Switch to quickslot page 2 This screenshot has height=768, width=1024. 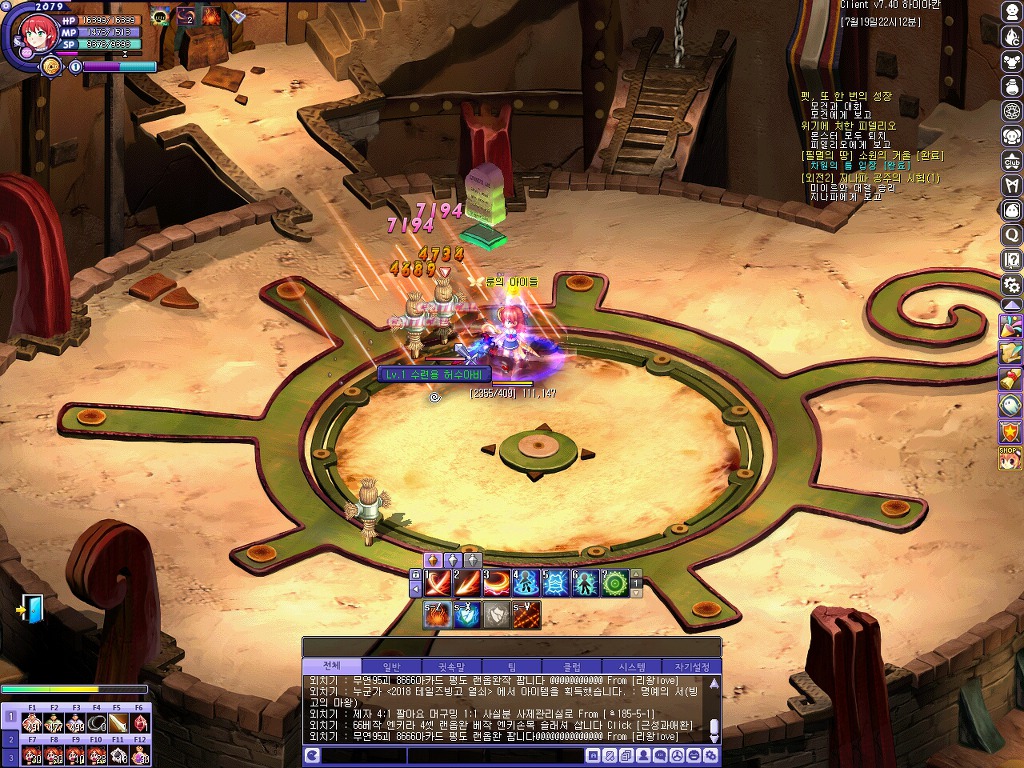point(9,738)
